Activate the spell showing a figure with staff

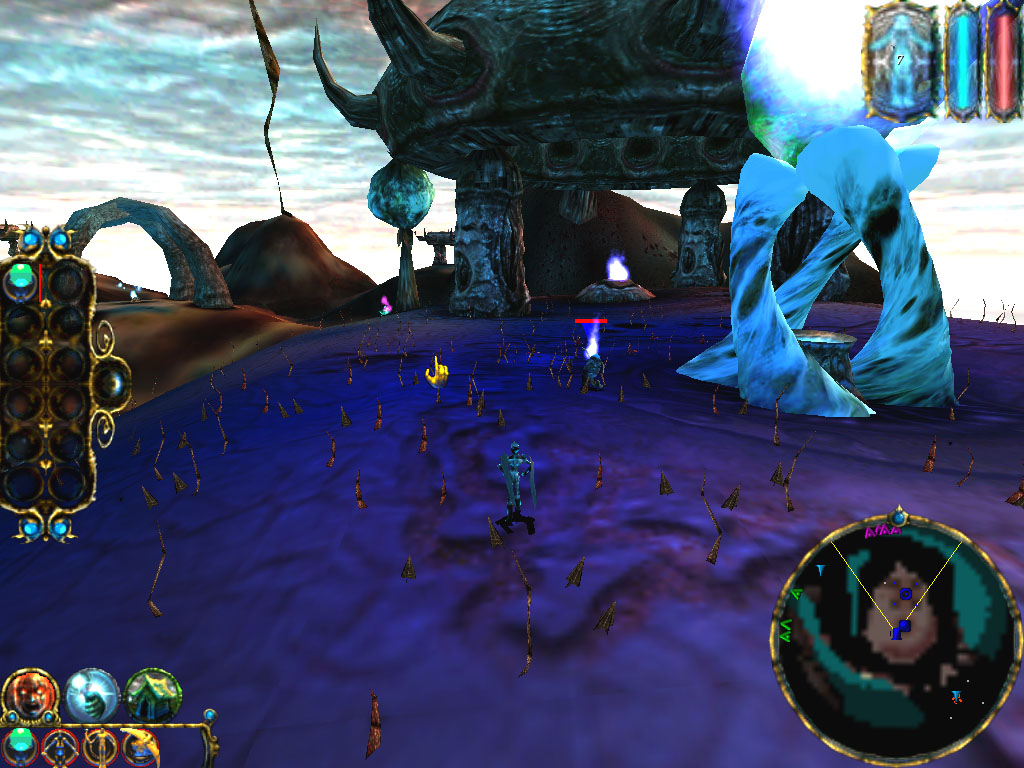[99, 746]
